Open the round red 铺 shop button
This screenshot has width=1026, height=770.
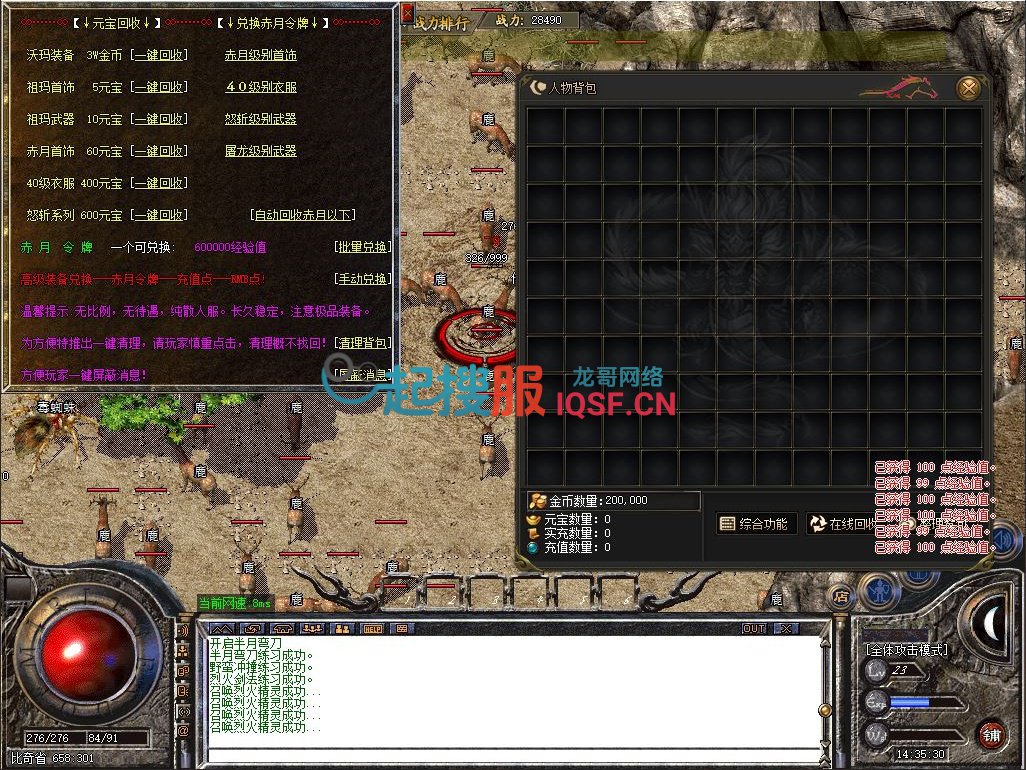click(x=991, y=735)
